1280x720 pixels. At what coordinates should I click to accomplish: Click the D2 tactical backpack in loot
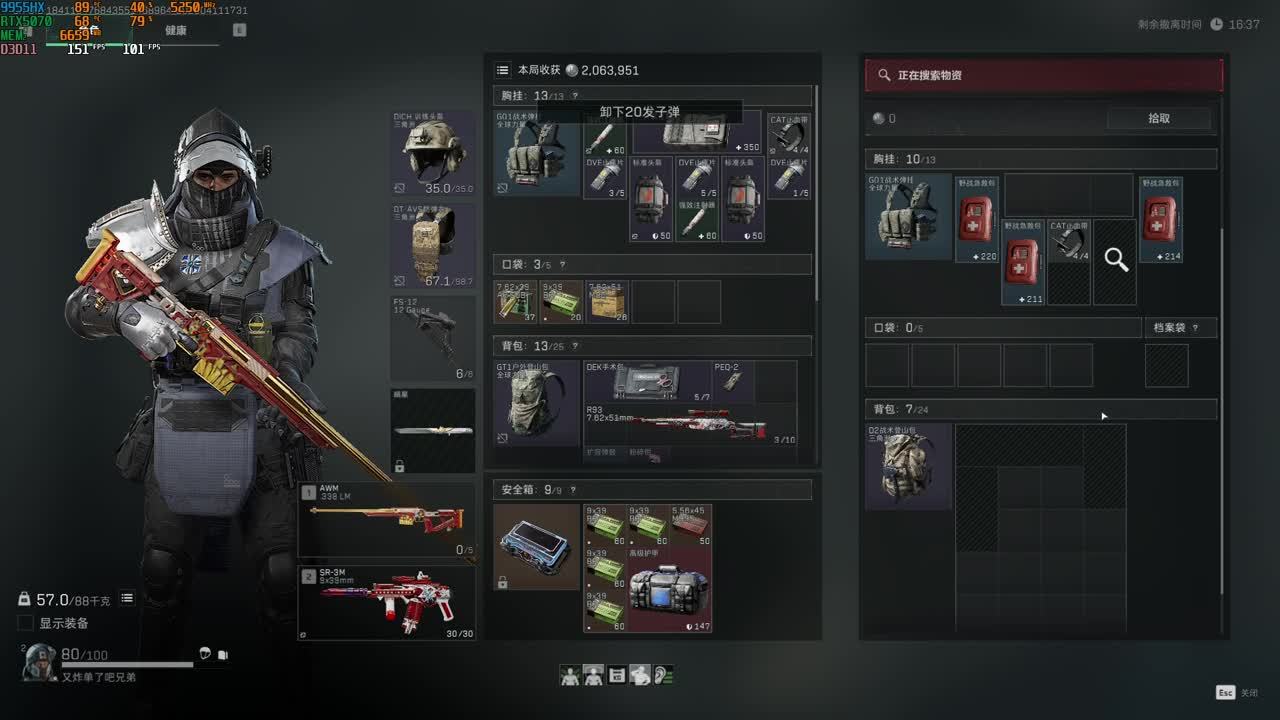[x=908, y=467]
